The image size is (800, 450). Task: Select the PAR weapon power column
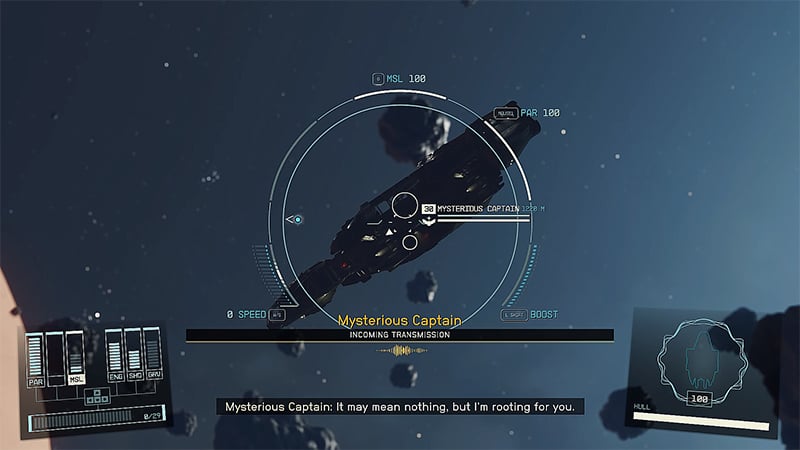coord(37,357)
